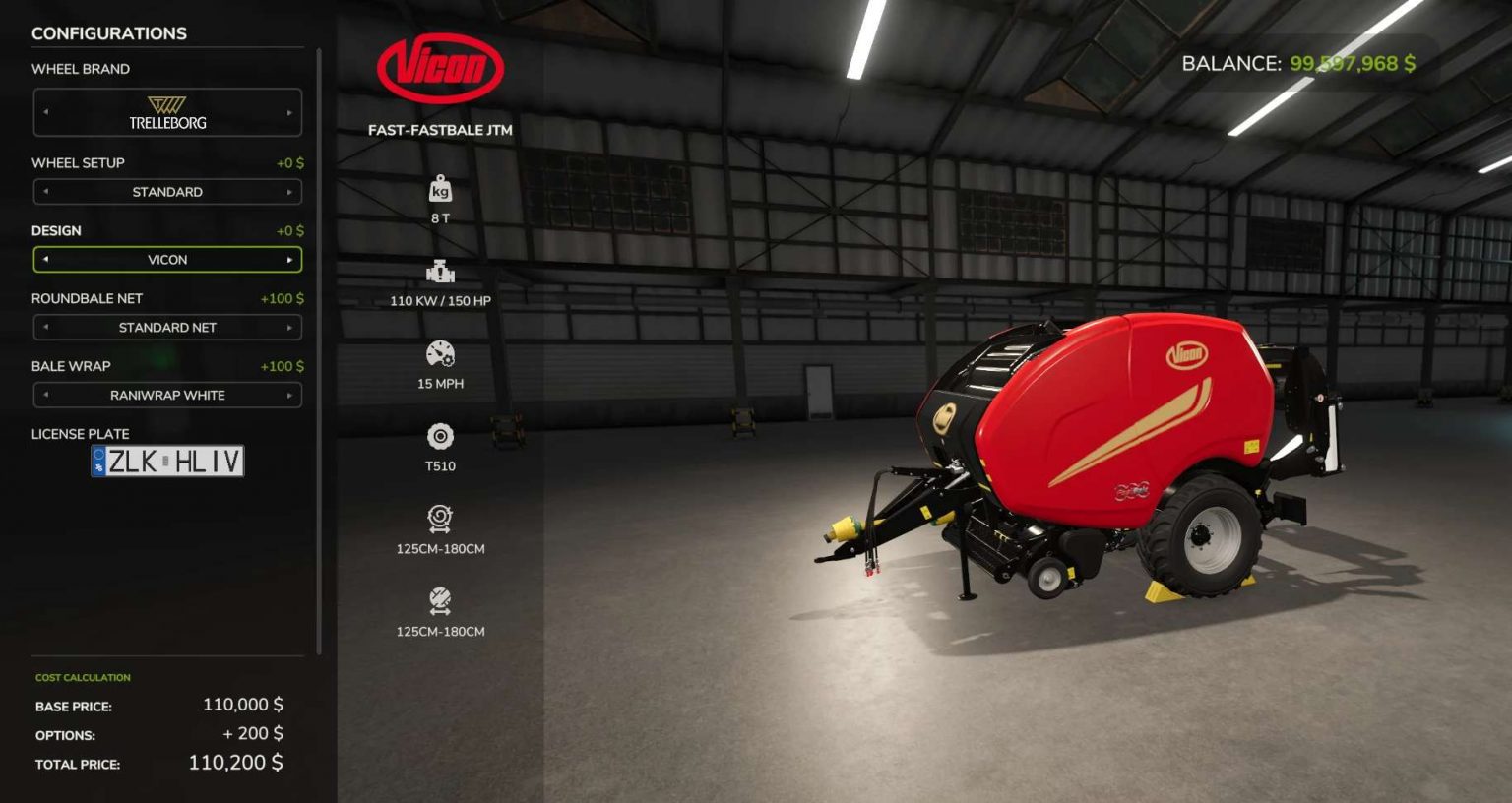This screenshot has width=1512, height=803.
Task: Click the Vicon brand logo
Action: click(x=439, y=68)
